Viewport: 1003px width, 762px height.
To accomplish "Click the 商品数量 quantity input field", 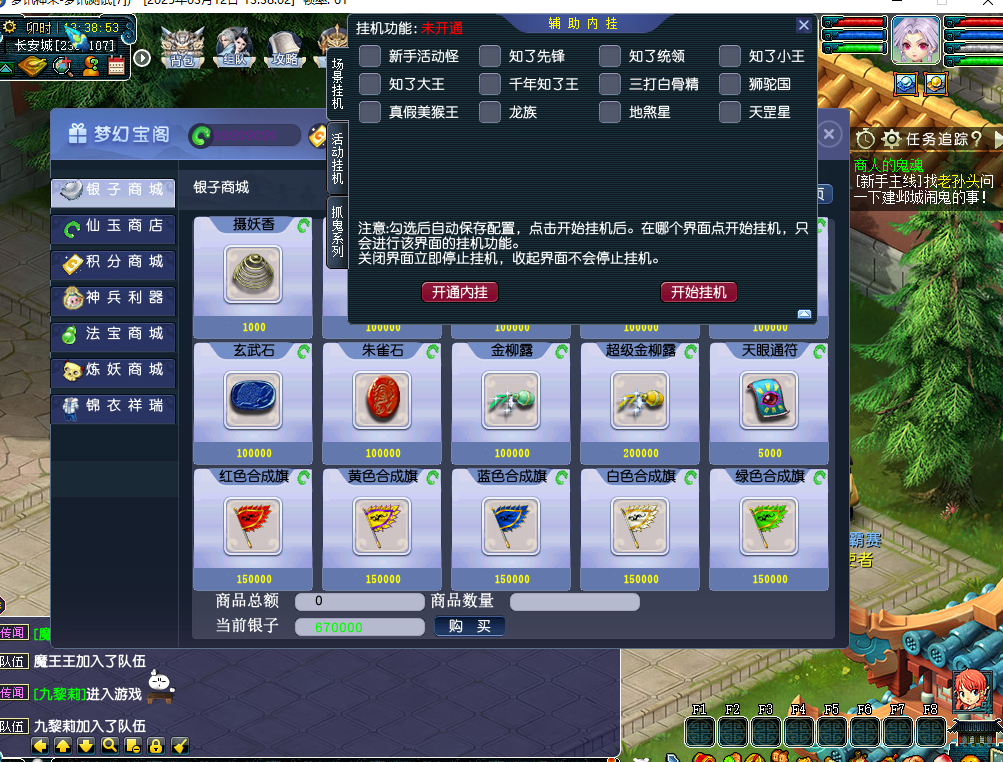I will (x=575, y=602).
